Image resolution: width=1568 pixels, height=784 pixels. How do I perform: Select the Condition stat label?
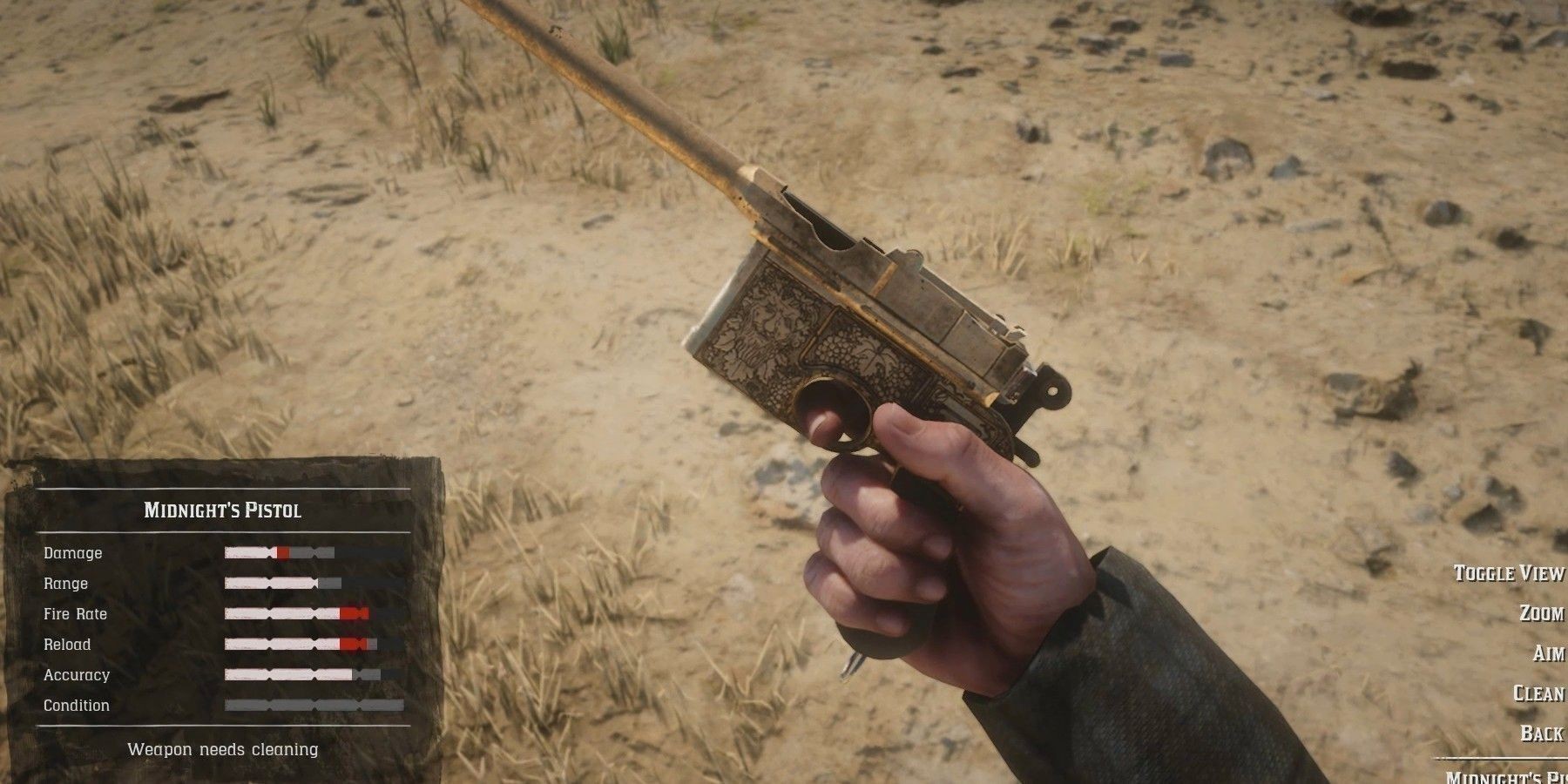pos(78,705)
